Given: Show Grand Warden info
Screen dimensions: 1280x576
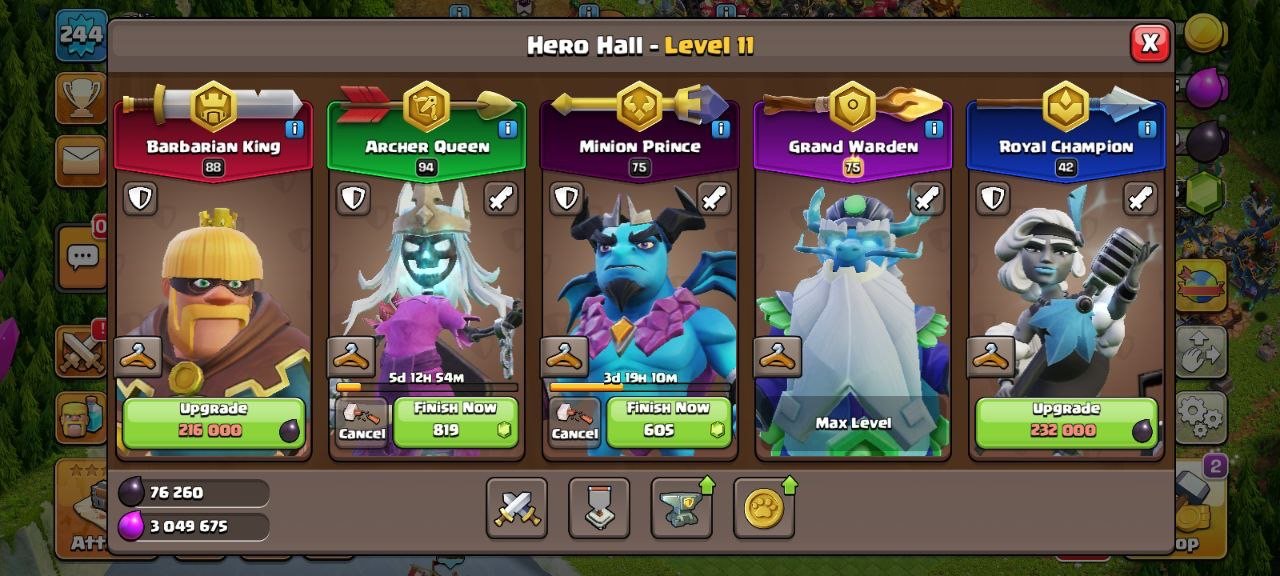Looking at the screenshot, I should [933, 129].
